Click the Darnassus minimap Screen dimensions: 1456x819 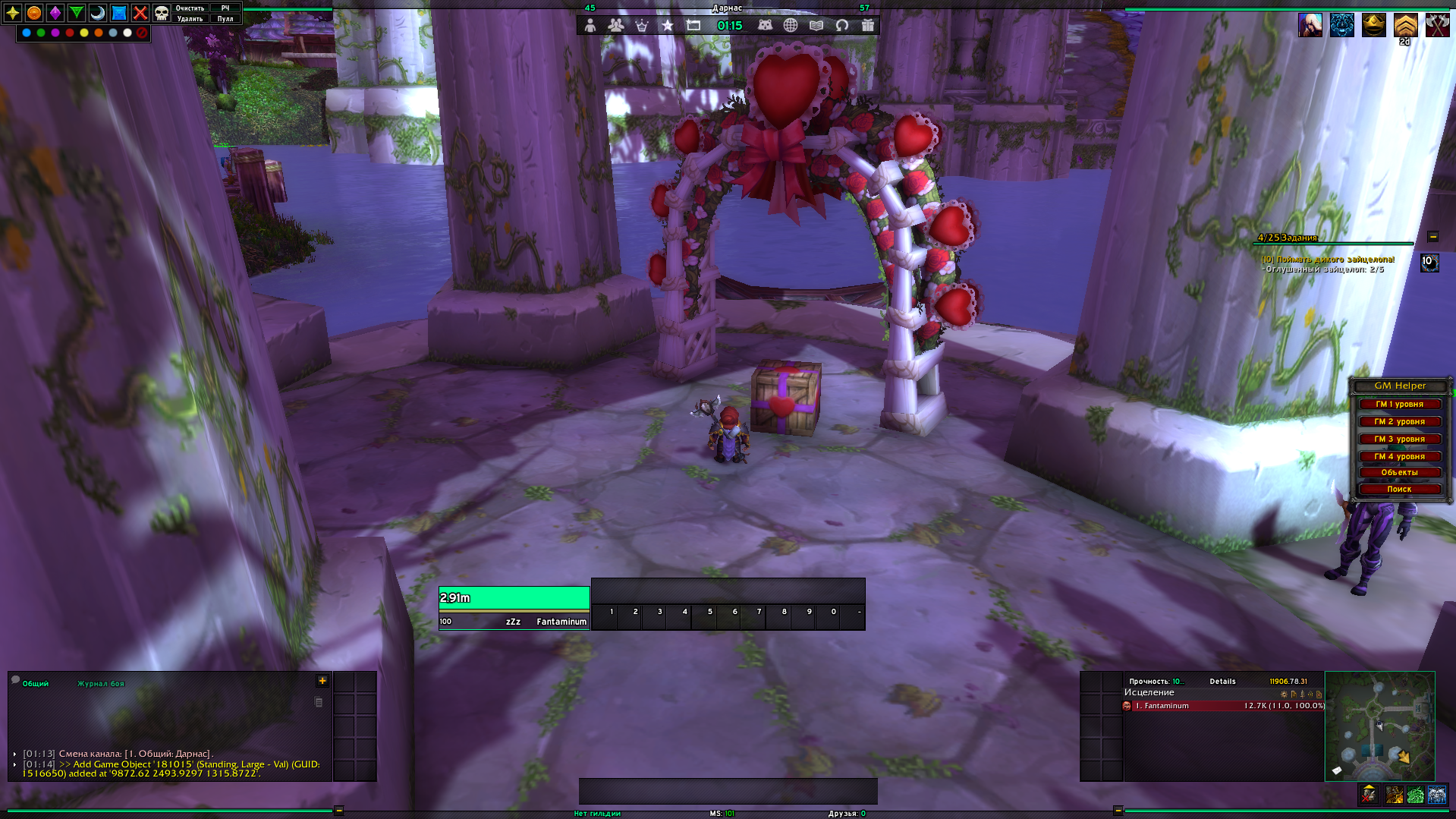pos(1379,726)
